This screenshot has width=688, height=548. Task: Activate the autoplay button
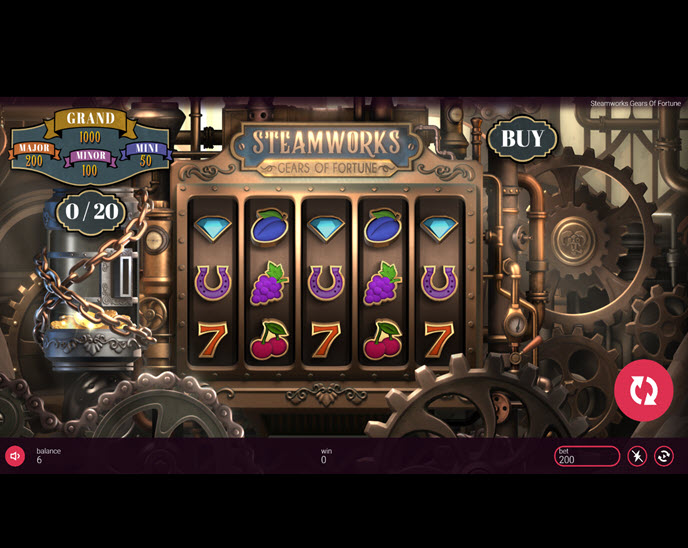click(x=664, y=456)
